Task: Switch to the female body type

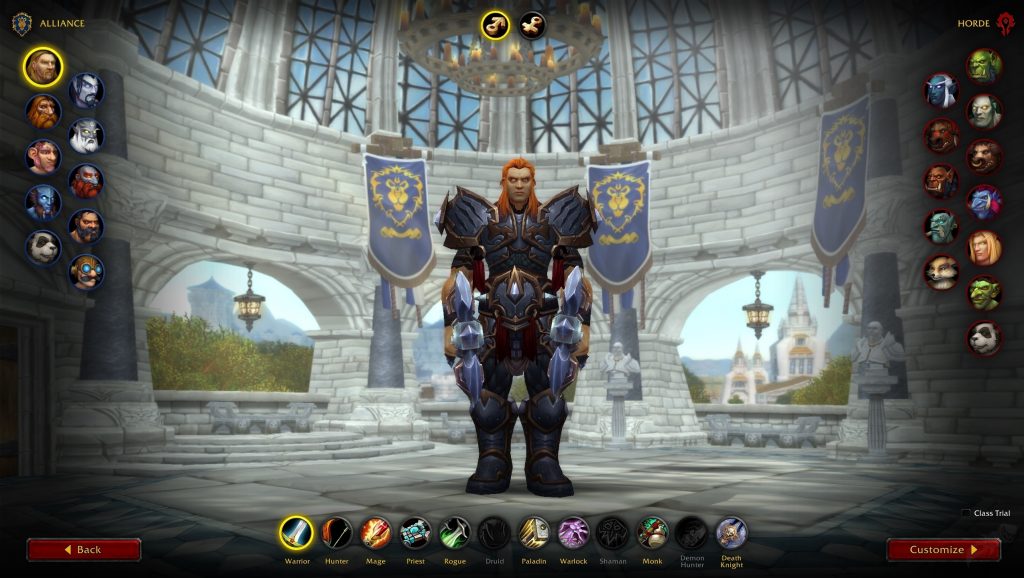Action: pos(532,24)
